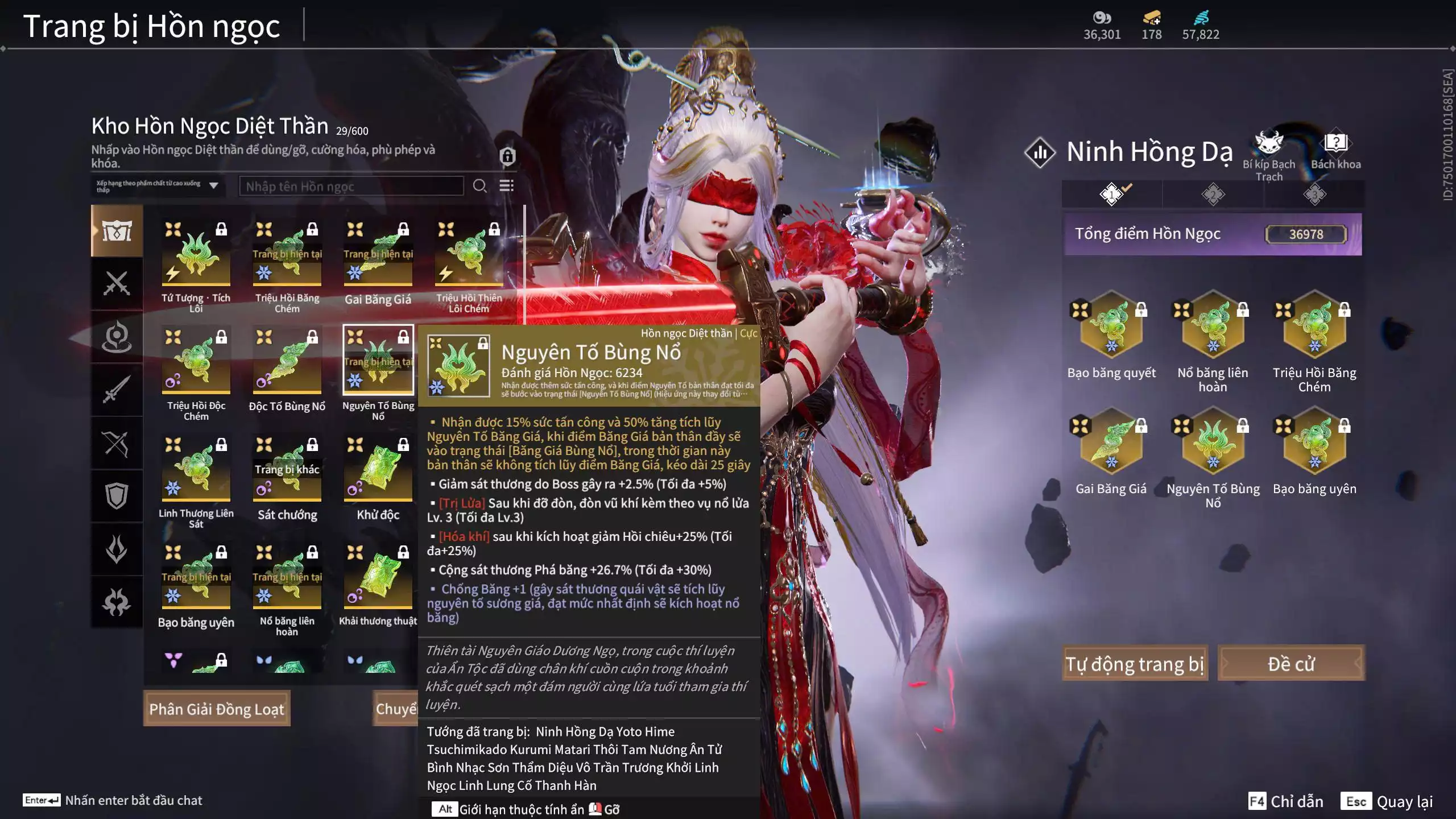This screenshot has height=819, width=1456.
Task: Toggle the lock icon above the jade list
Action: 507,156
